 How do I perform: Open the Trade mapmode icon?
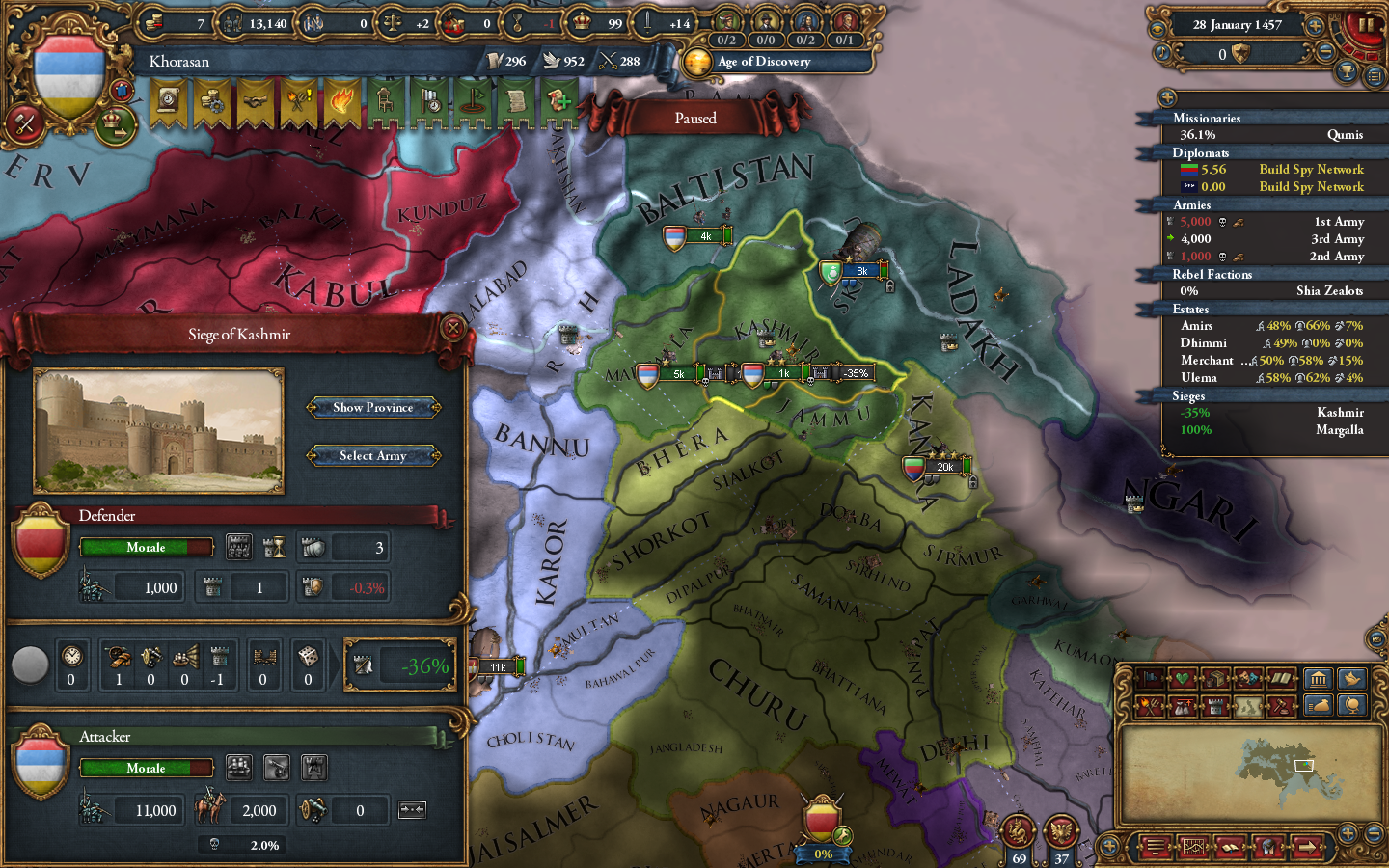click(x=1214, y=679)
